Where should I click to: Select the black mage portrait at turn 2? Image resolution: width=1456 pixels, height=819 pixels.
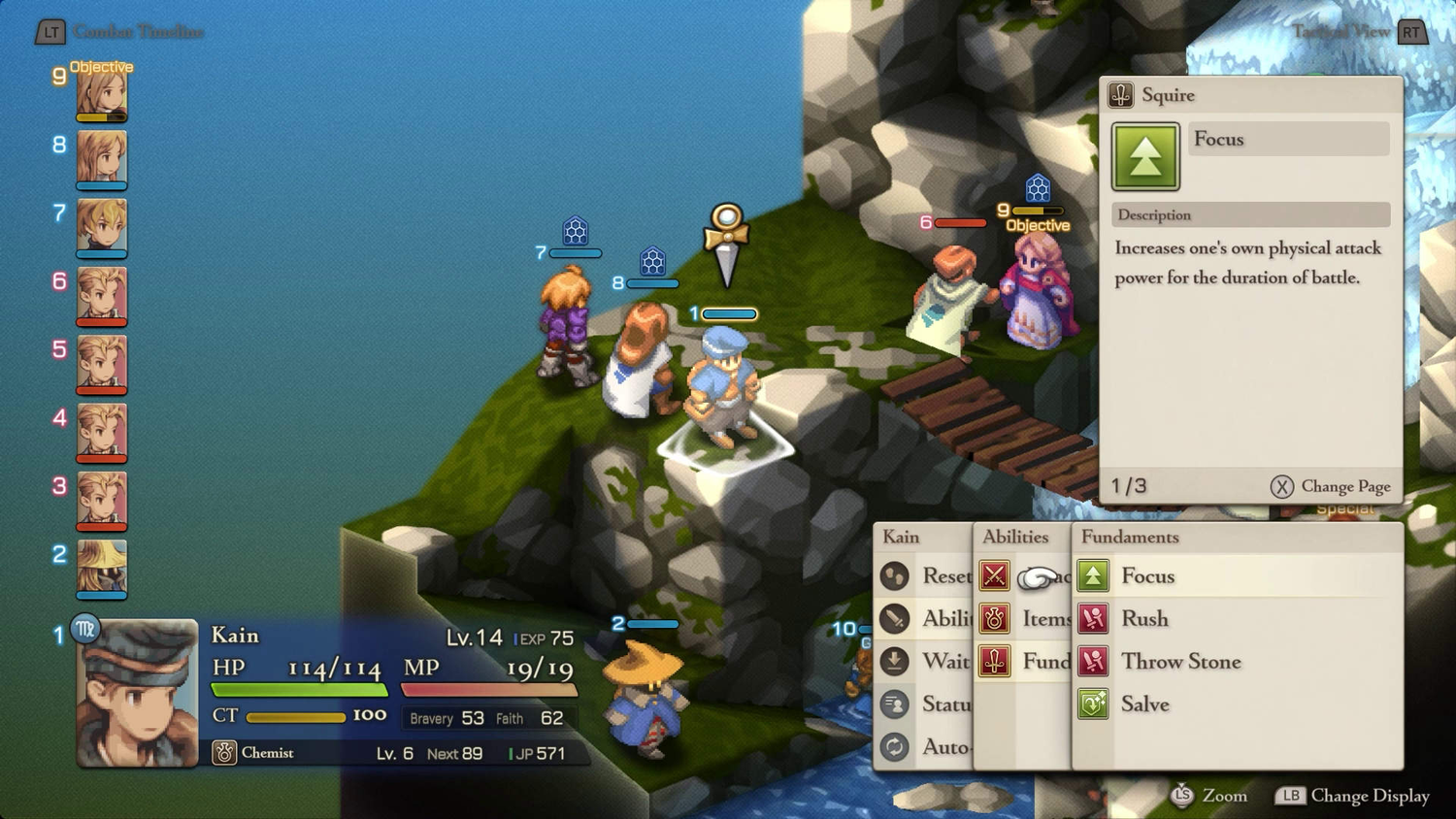pyautogui.click(x=102, y=569)
